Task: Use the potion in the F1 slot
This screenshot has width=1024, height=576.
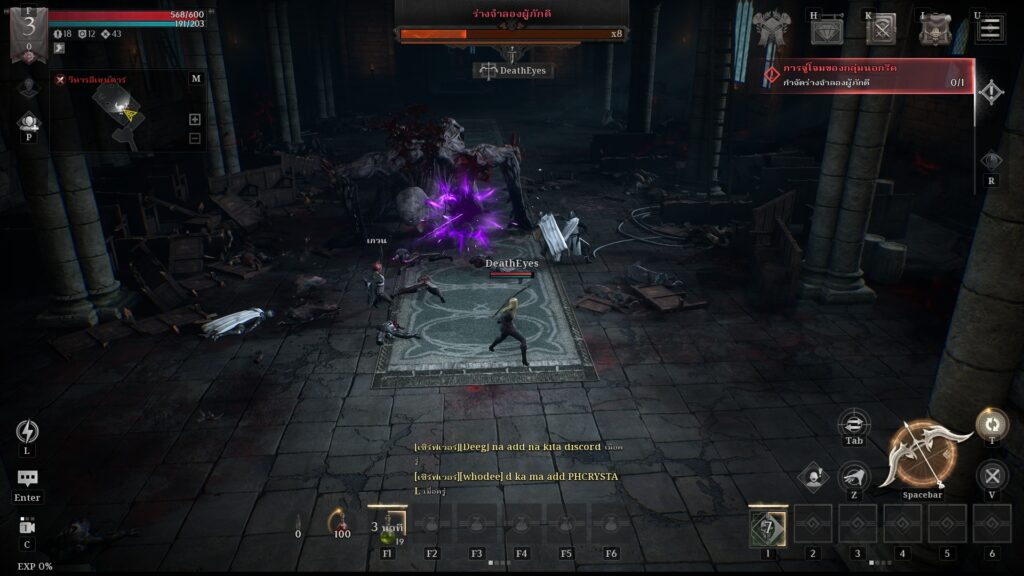Action: [387, 526]
